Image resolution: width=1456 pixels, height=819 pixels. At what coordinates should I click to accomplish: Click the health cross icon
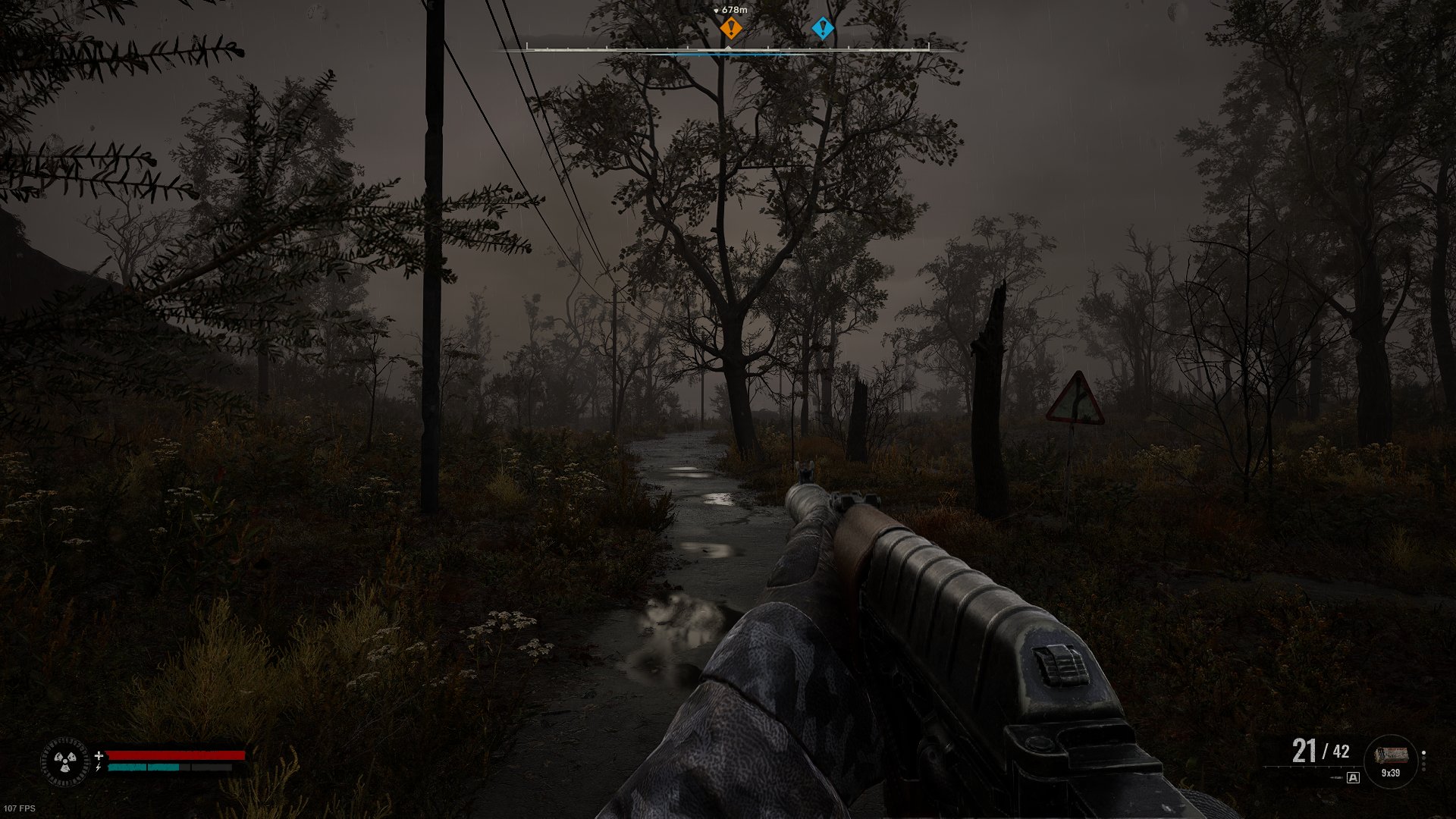coord(99,756)
